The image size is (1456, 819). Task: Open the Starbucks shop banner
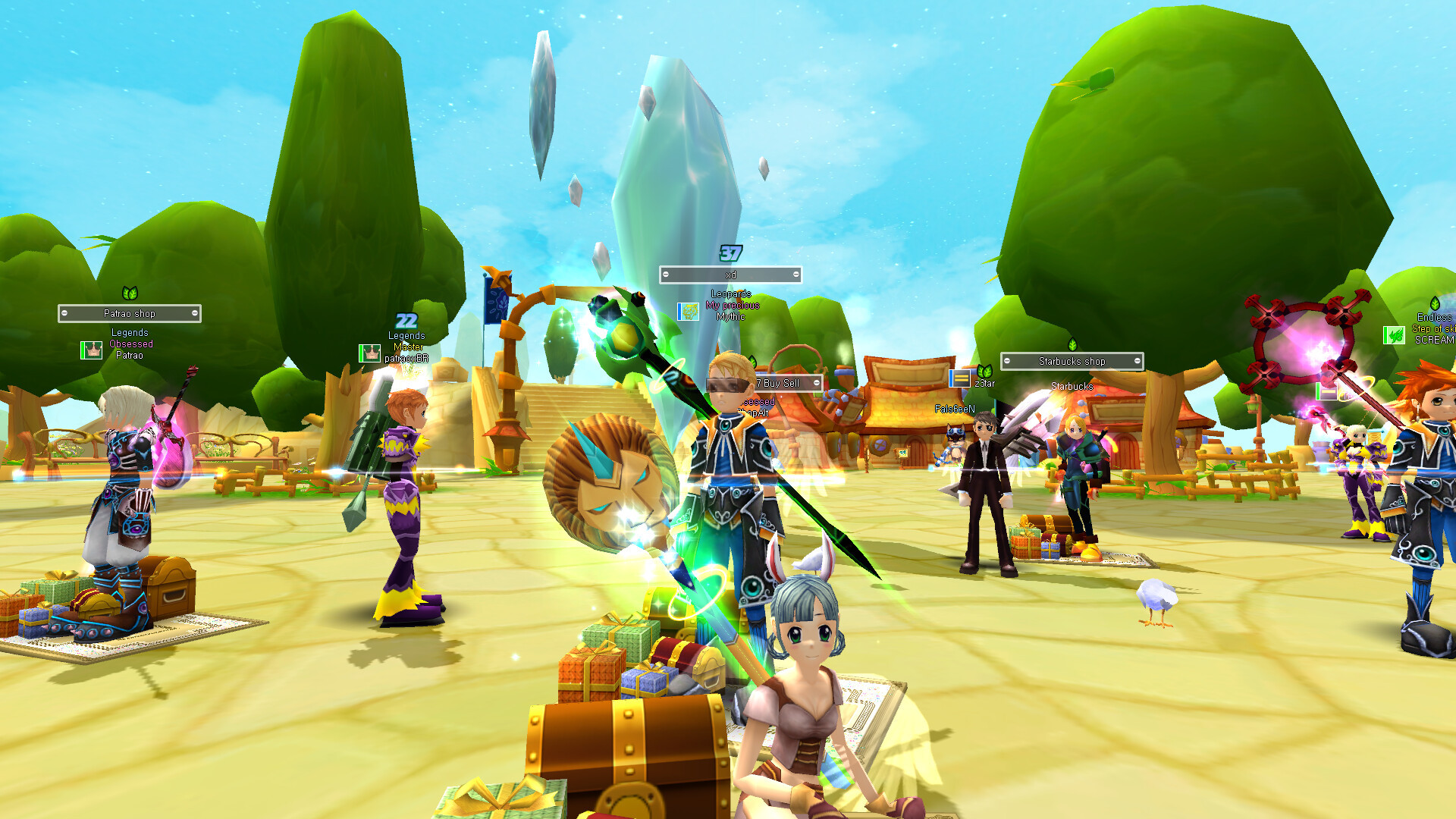tap(1072, 361)
